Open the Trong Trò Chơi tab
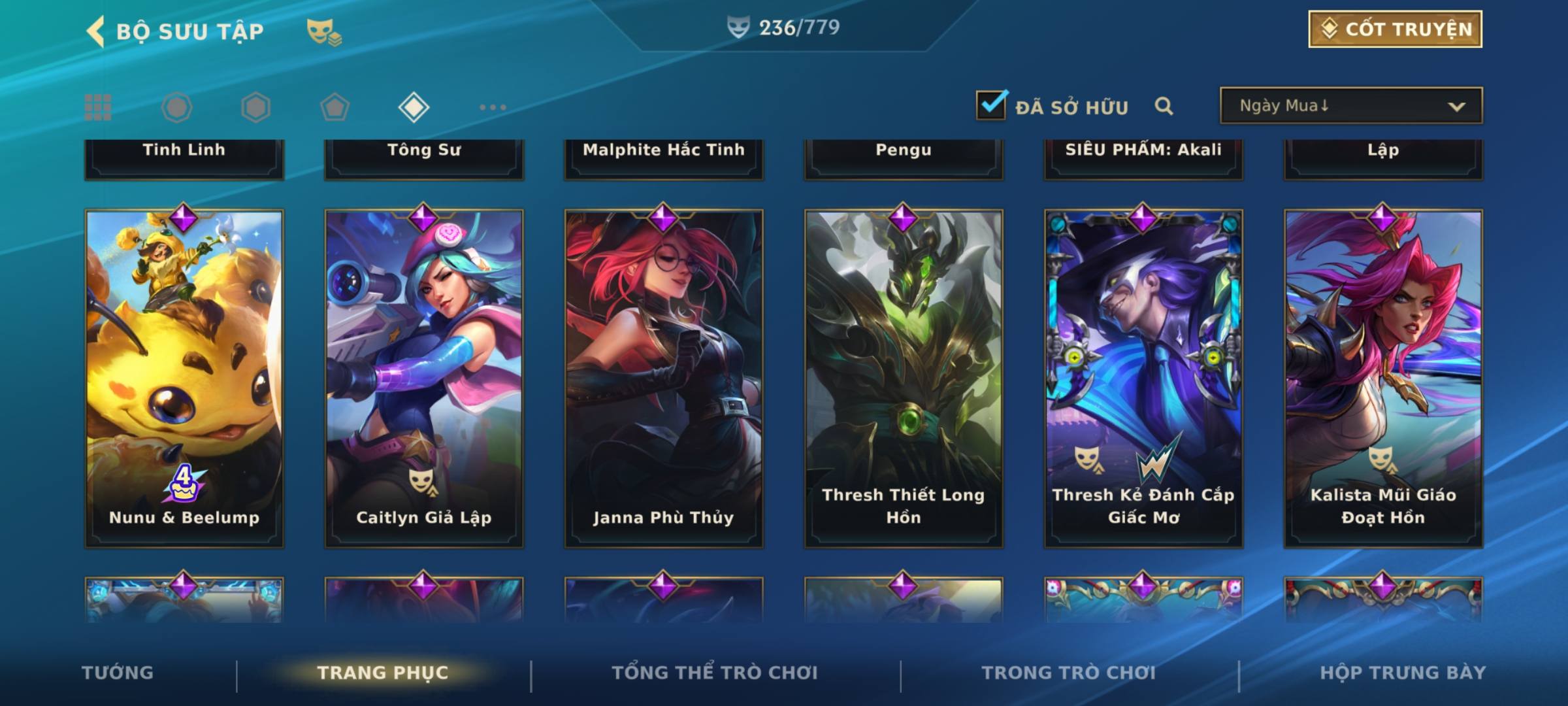The image size is (1568, 706). tap(1069, 673)
